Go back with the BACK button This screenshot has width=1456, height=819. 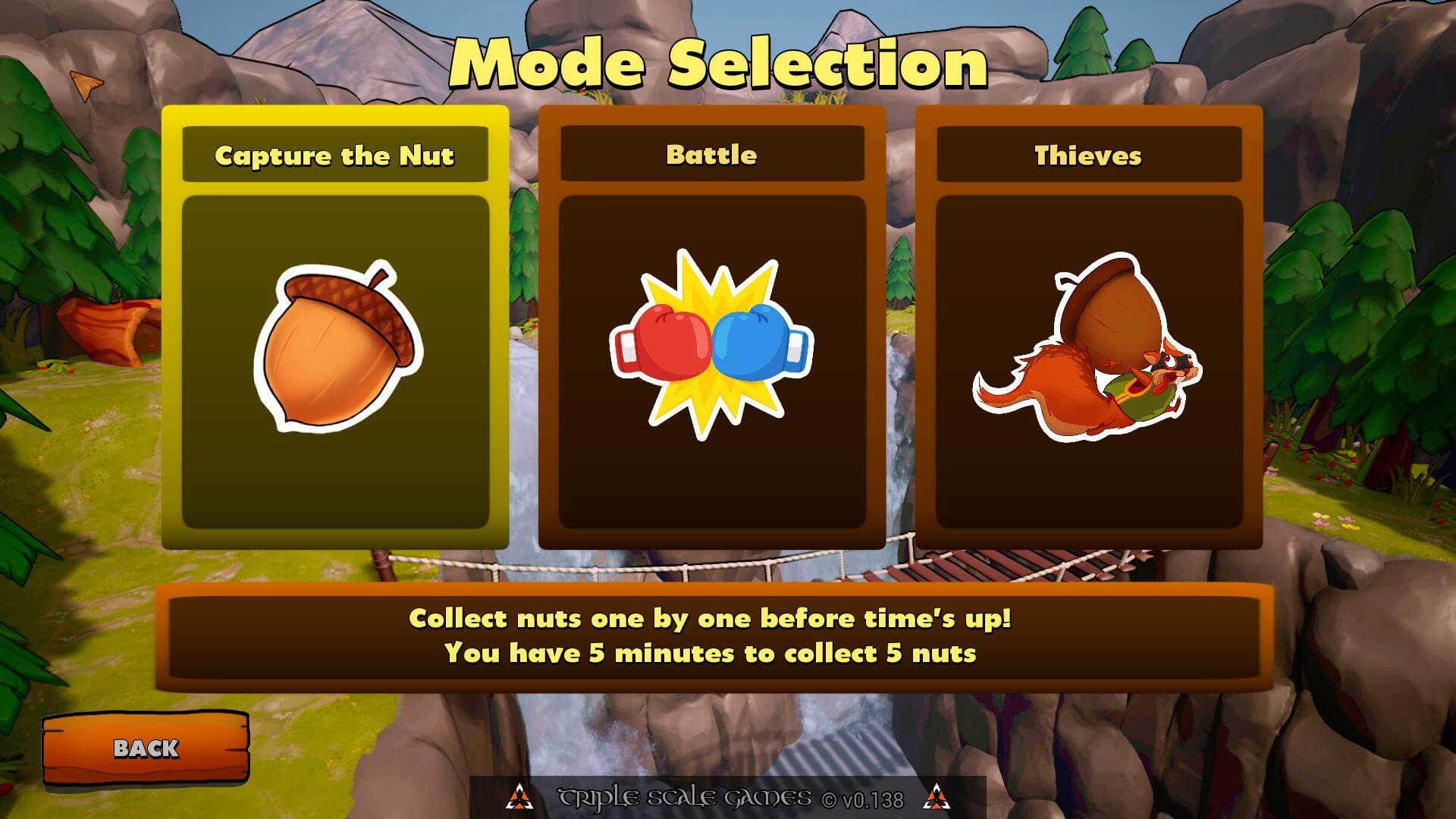(x=146, y=748)
